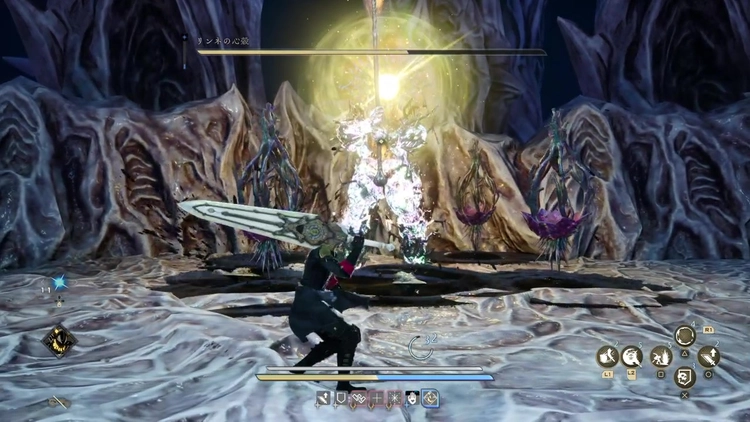Use the circular ring skill icon
The height and width of the screenshot is (422, 750).
685,335
